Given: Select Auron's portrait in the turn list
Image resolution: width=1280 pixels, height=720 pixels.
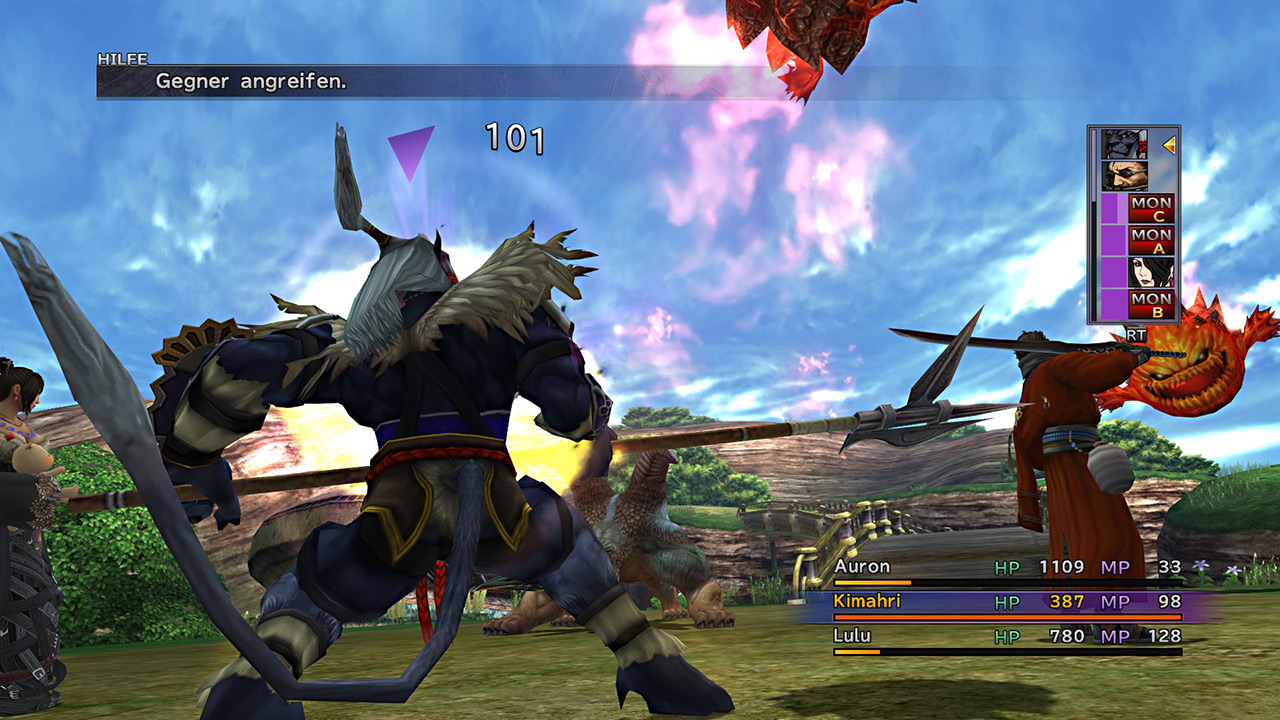Looking at the screenshot, I should [1123, 177].
